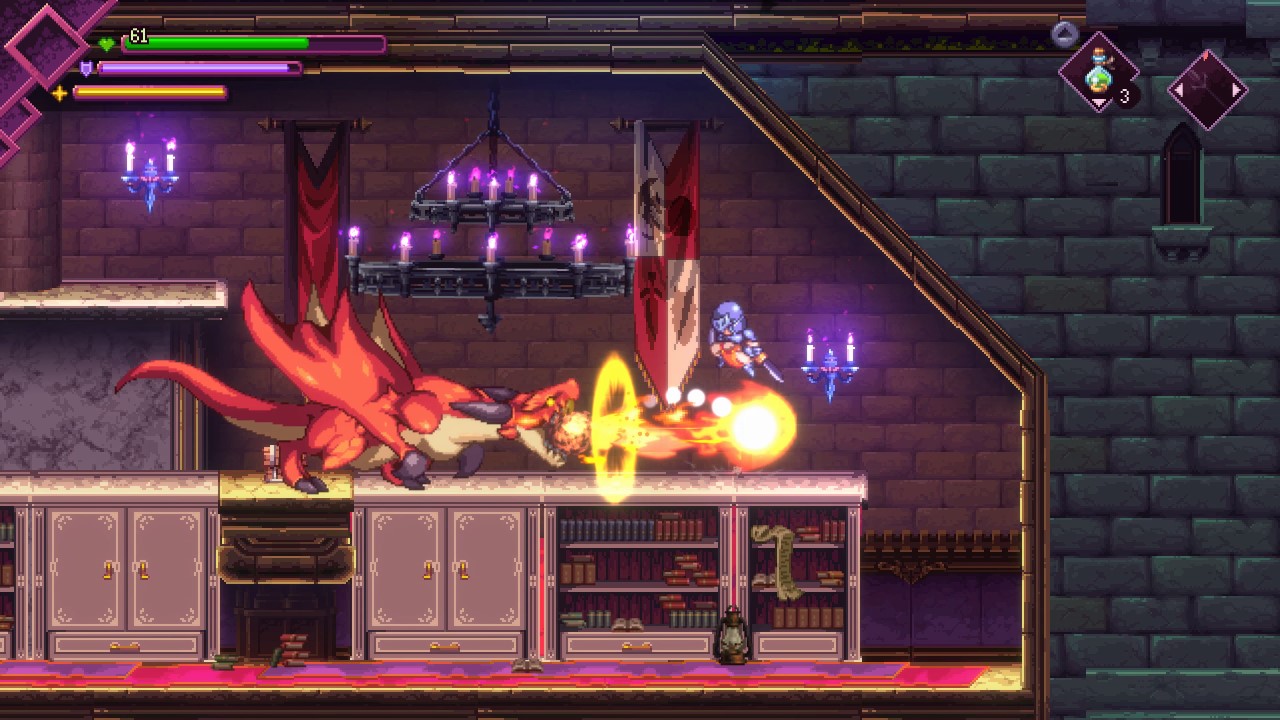Click the potion count badge showing 3
This screenshot has width=1280, height=720.
click(1124, 94)
